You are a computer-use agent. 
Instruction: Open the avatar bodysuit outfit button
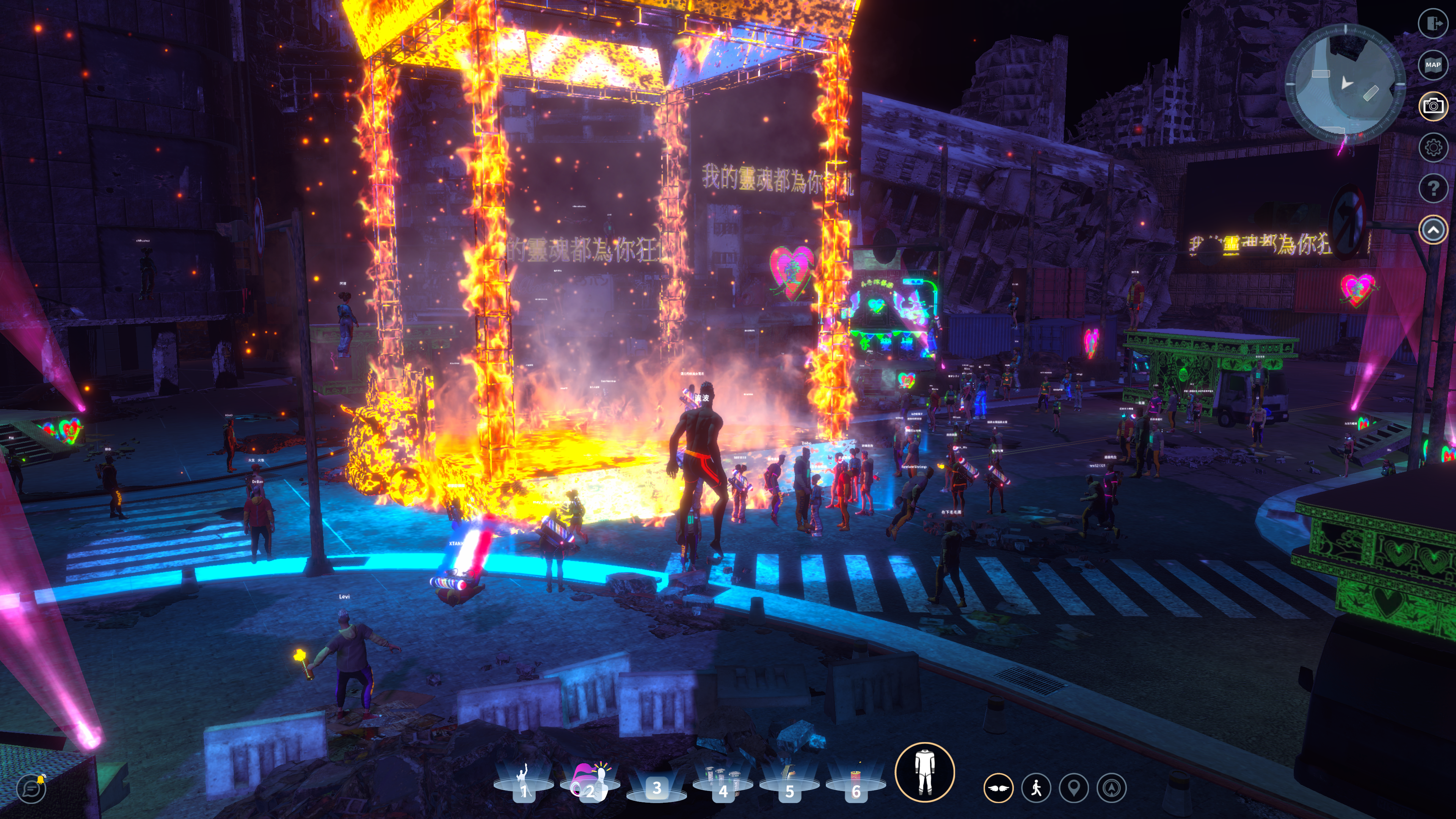(924, 772)
